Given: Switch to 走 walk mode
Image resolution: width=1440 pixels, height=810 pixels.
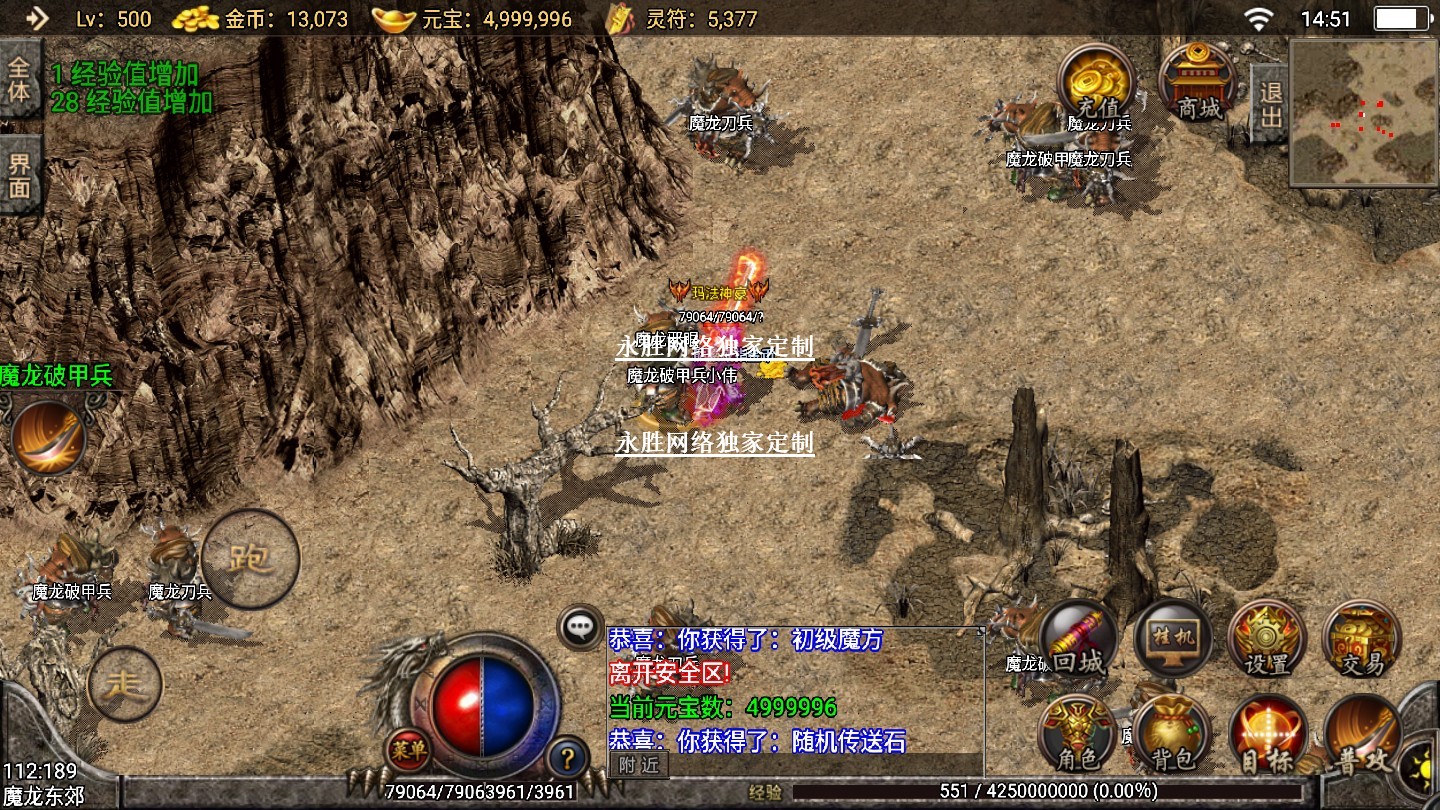Looking at the screenshot, I should coord(125,684).
